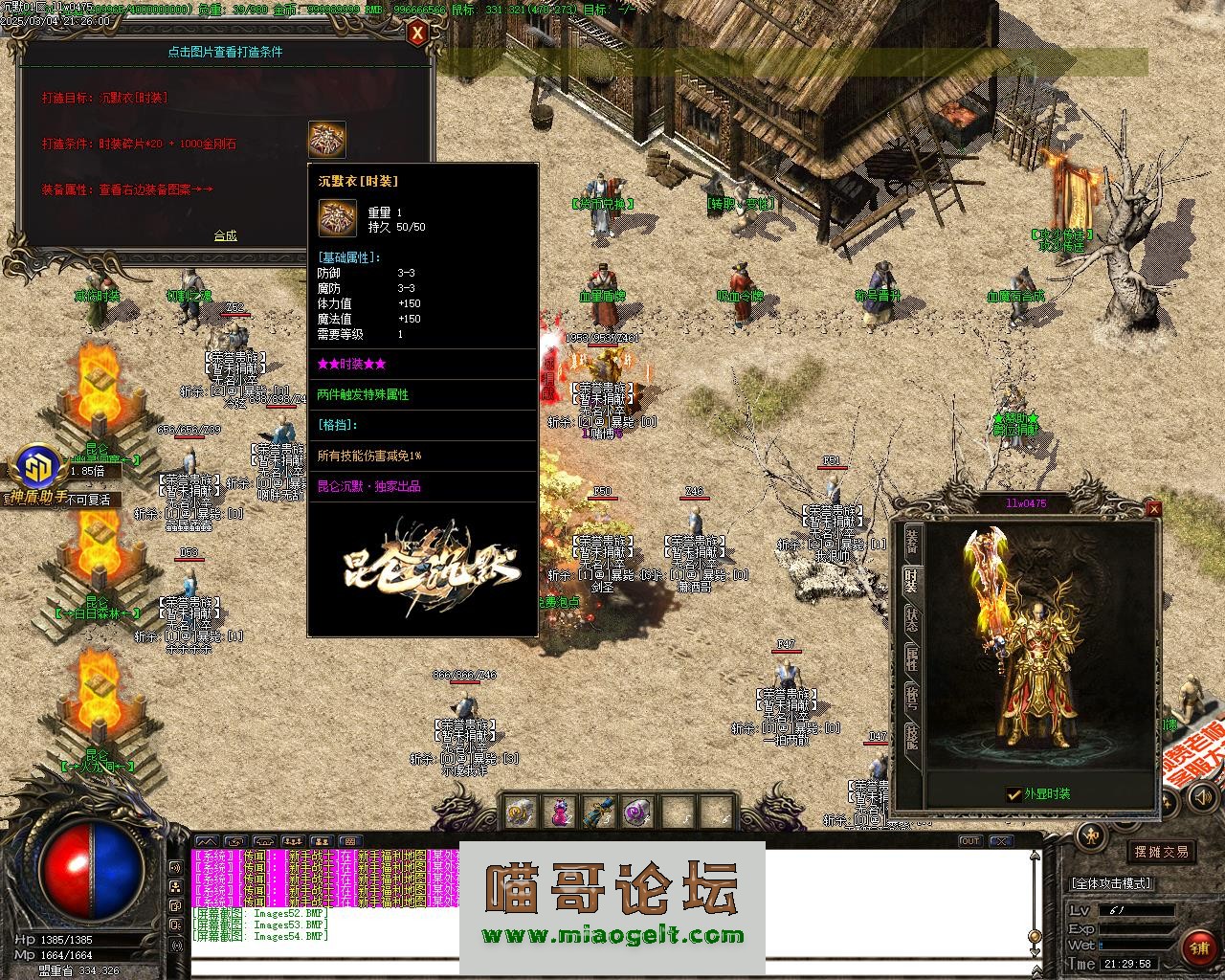Switch to the 装备 equipment tab
This screenshot has width=1225, height=980.
[912, 541]
